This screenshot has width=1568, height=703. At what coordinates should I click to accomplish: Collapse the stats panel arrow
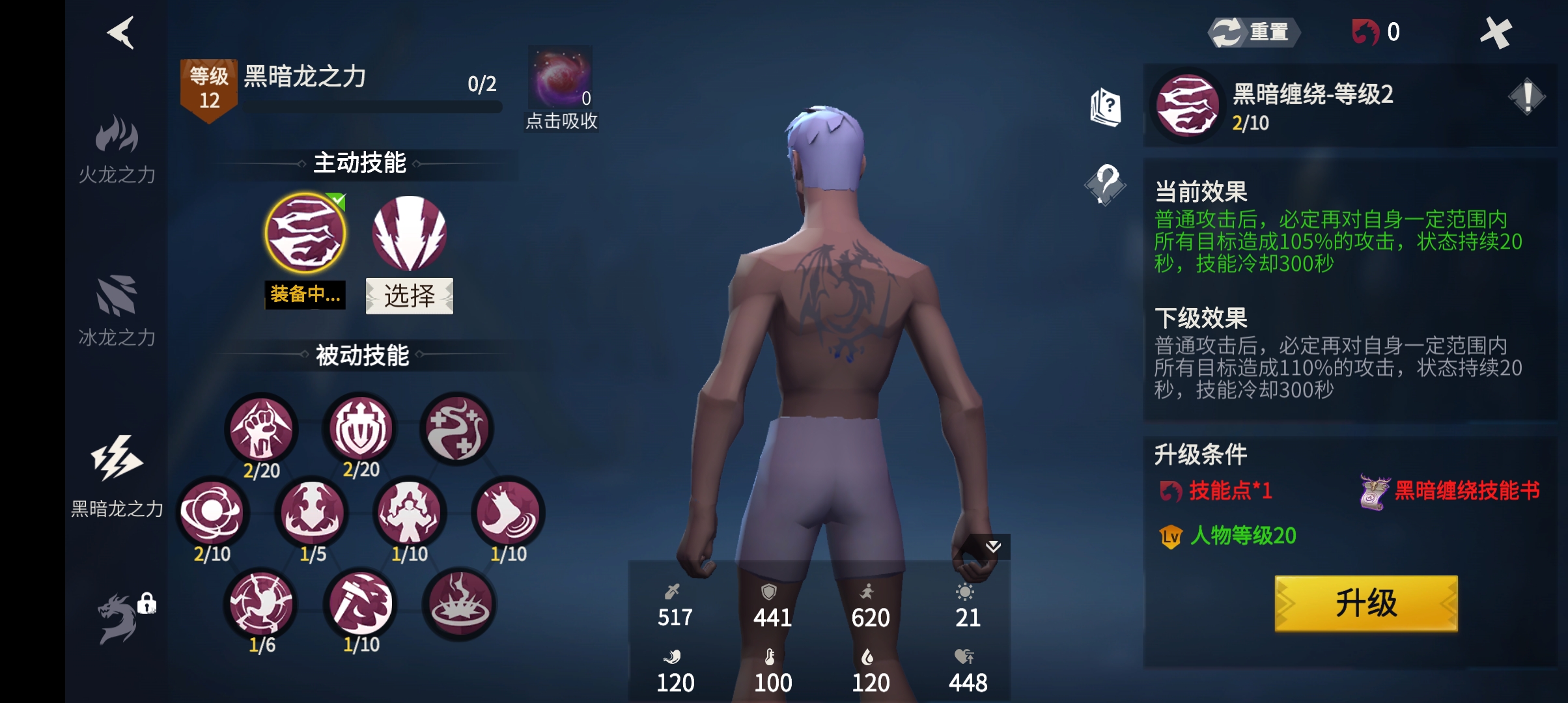(x=992, y=547)
